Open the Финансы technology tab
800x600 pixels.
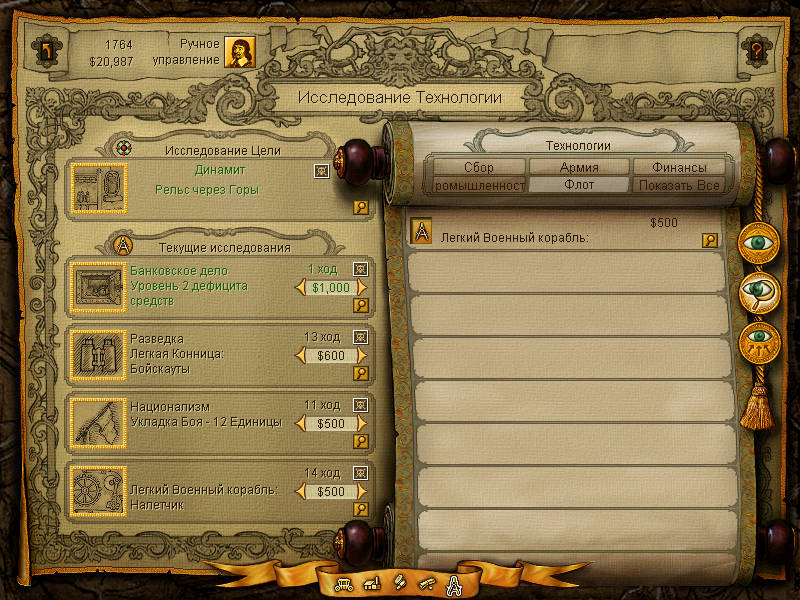coord(679,167)
